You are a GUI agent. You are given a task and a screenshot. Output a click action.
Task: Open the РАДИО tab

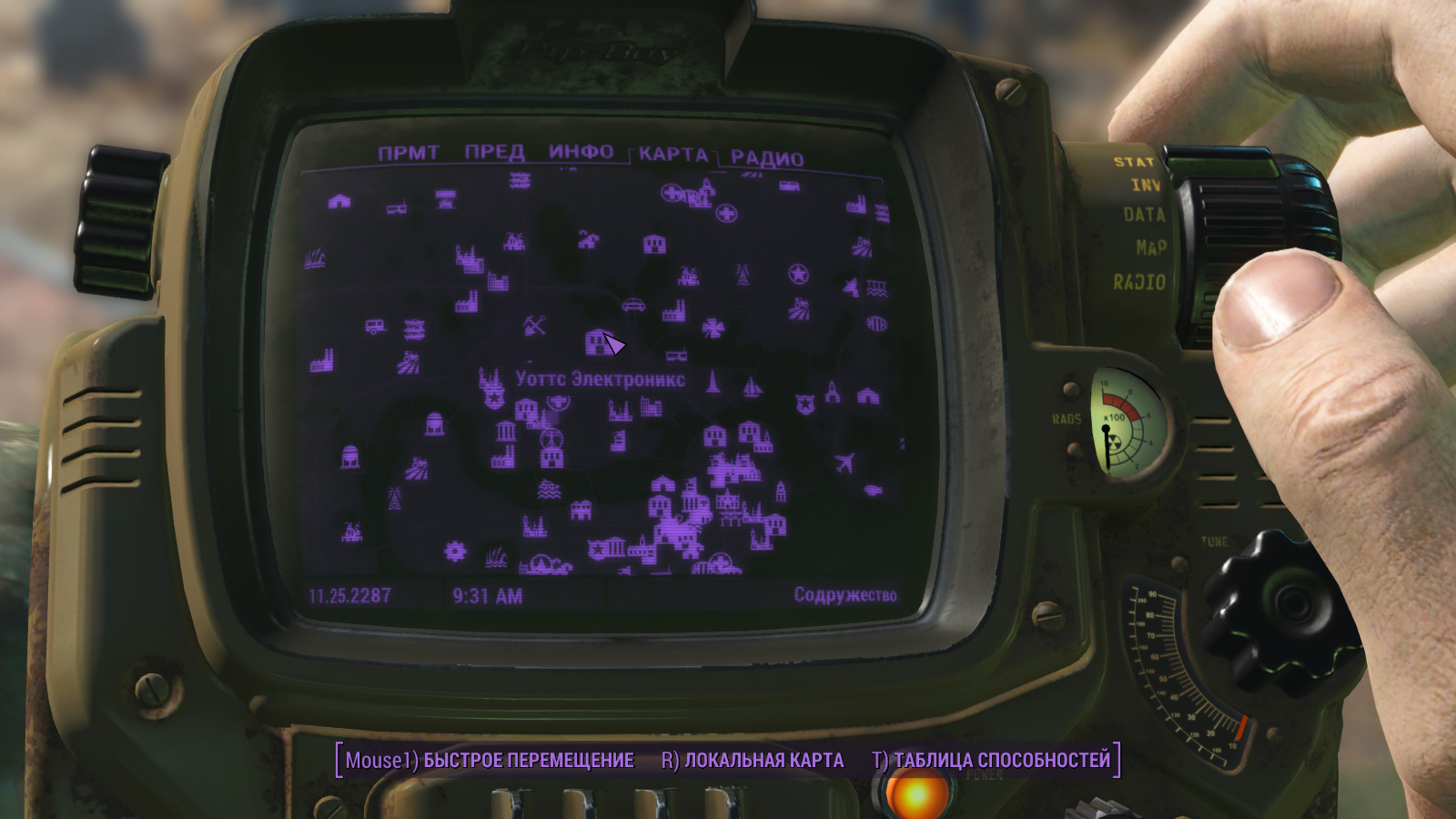coord(767,158)
